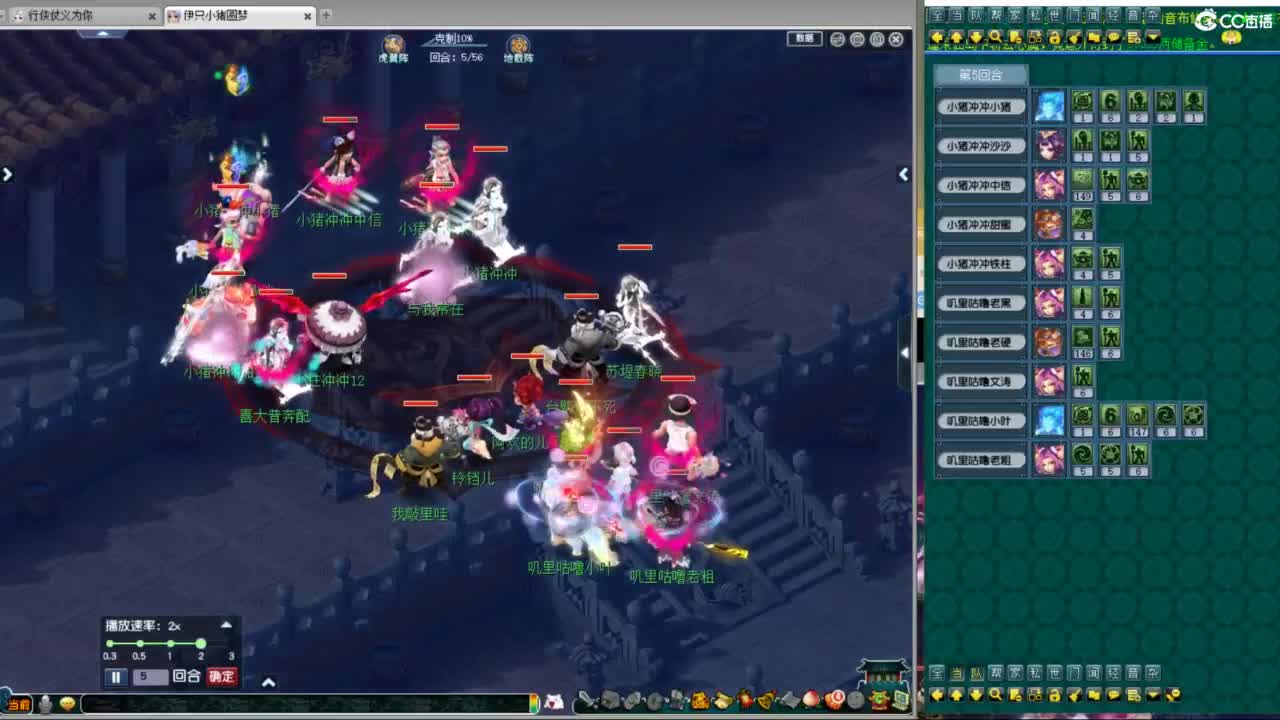Set playback speed slider to 3x

coord(232,643)
